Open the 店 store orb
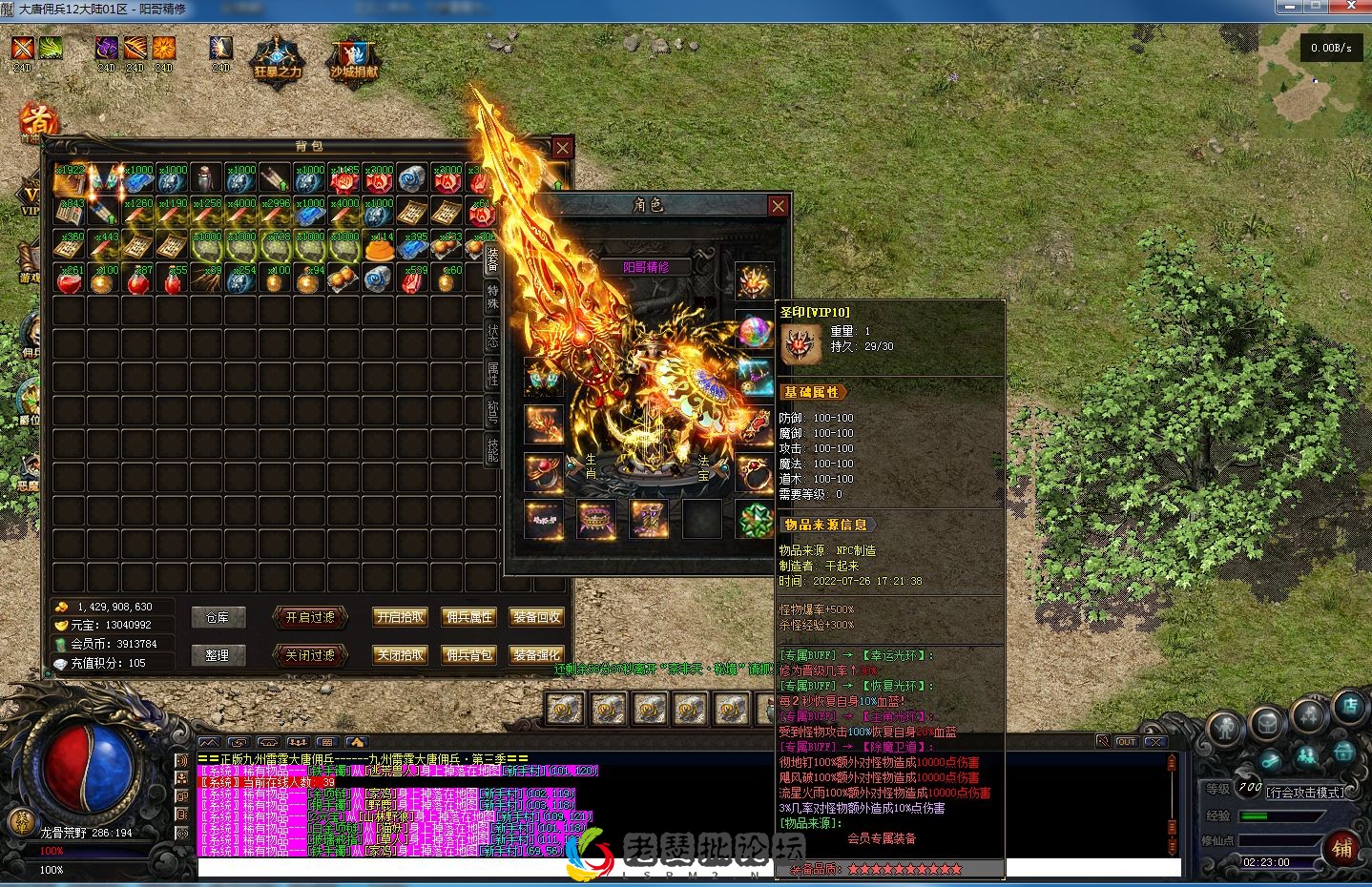The width and height of the screenshot is (1372, 887). 1350,707
